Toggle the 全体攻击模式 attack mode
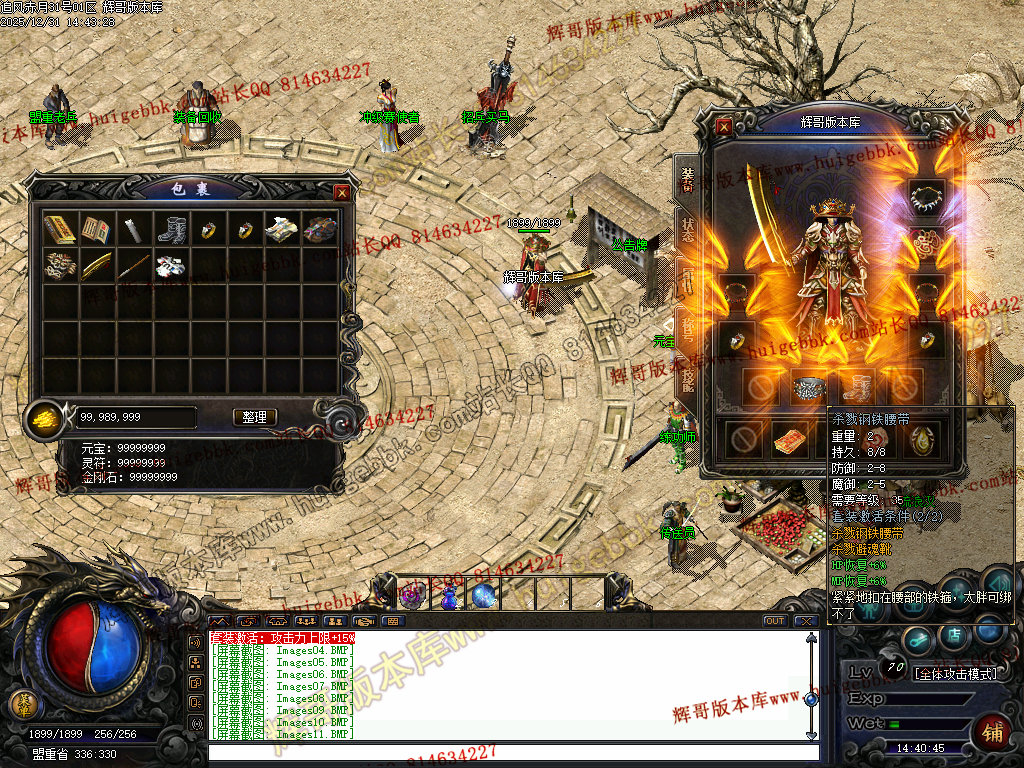The height and width of the screenshot is (768, 1024). 957,674
